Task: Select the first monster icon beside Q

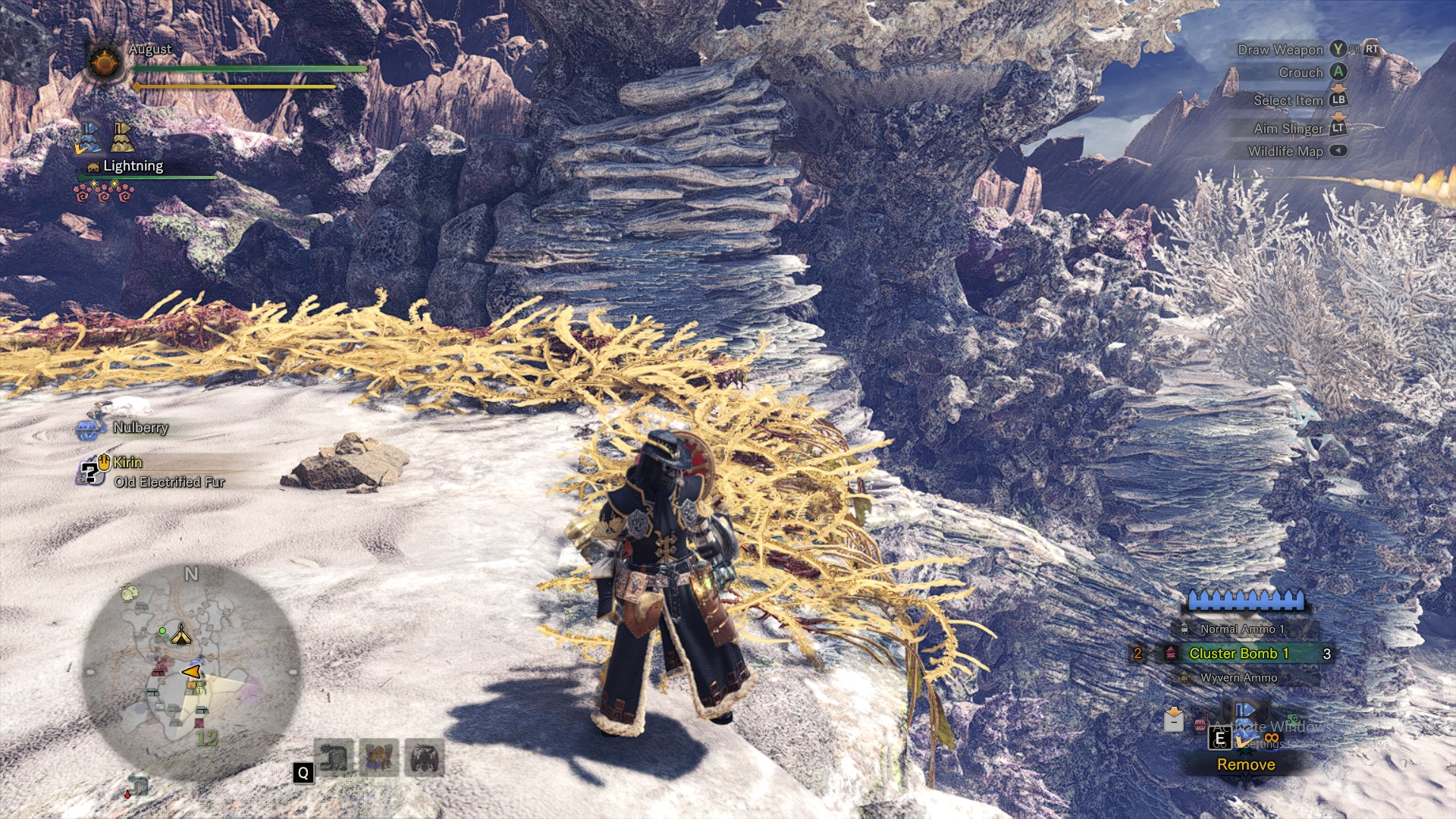Action: coord(334,758)
